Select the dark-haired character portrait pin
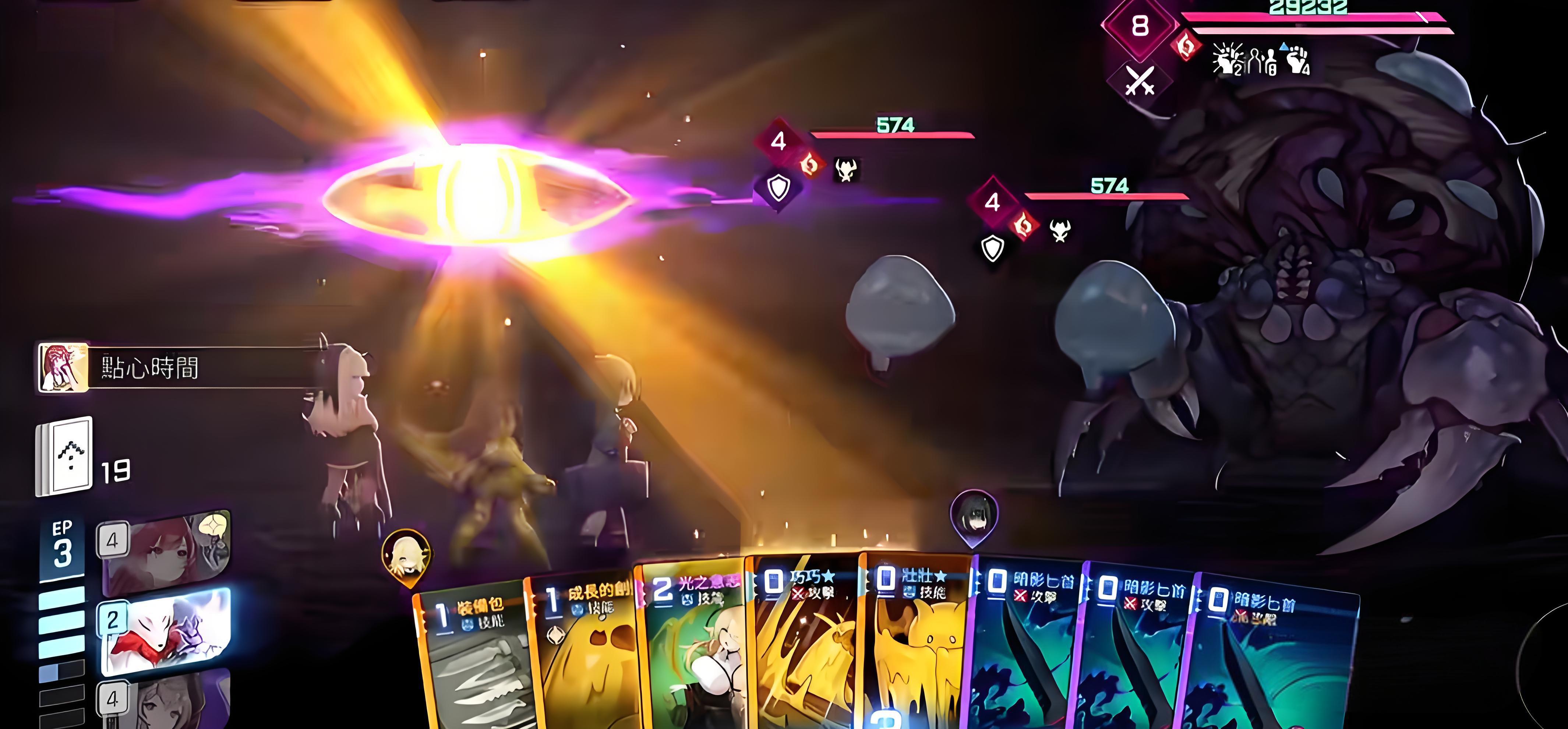 (974, 517)
